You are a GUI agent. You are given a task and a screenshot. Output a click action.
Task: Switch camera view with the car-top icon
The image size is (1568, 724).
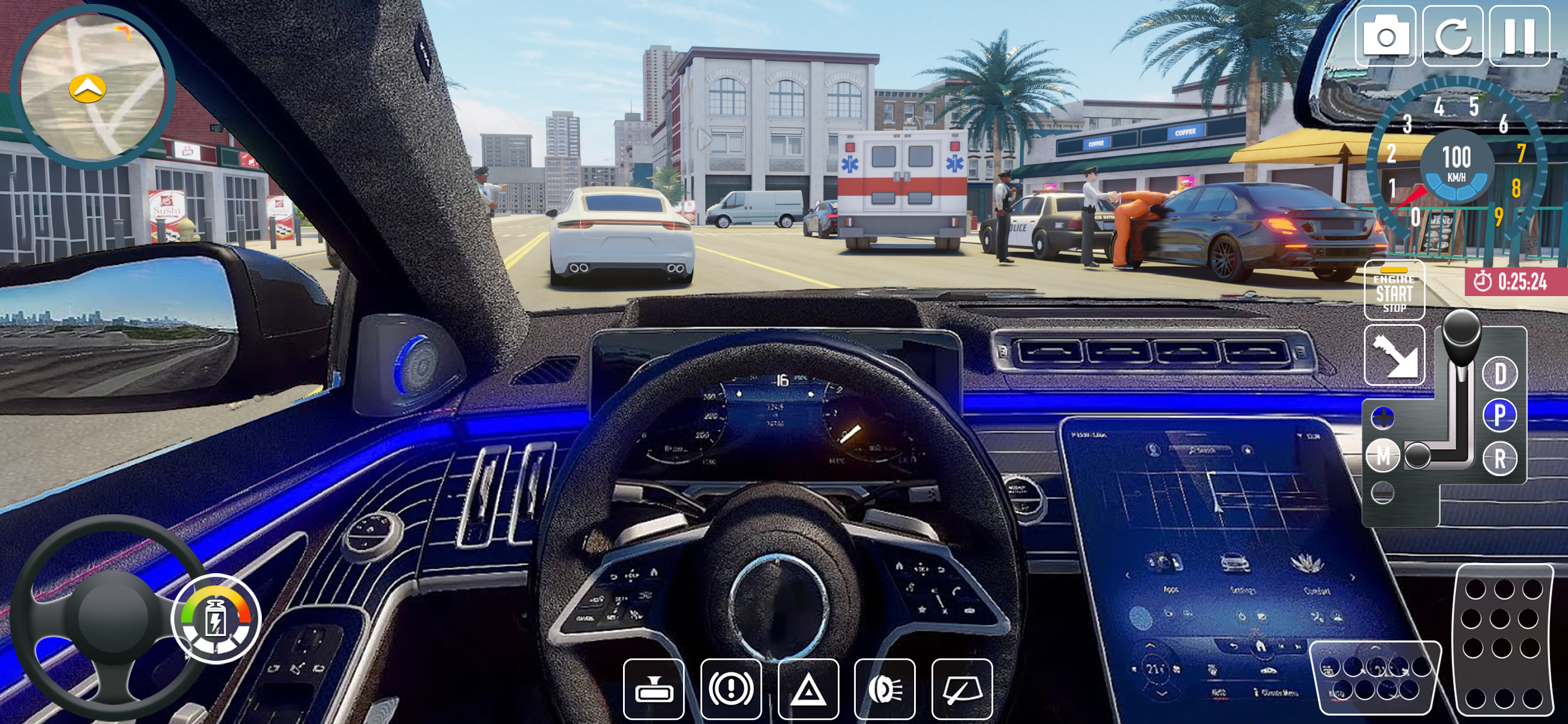[x=654, y=690]
